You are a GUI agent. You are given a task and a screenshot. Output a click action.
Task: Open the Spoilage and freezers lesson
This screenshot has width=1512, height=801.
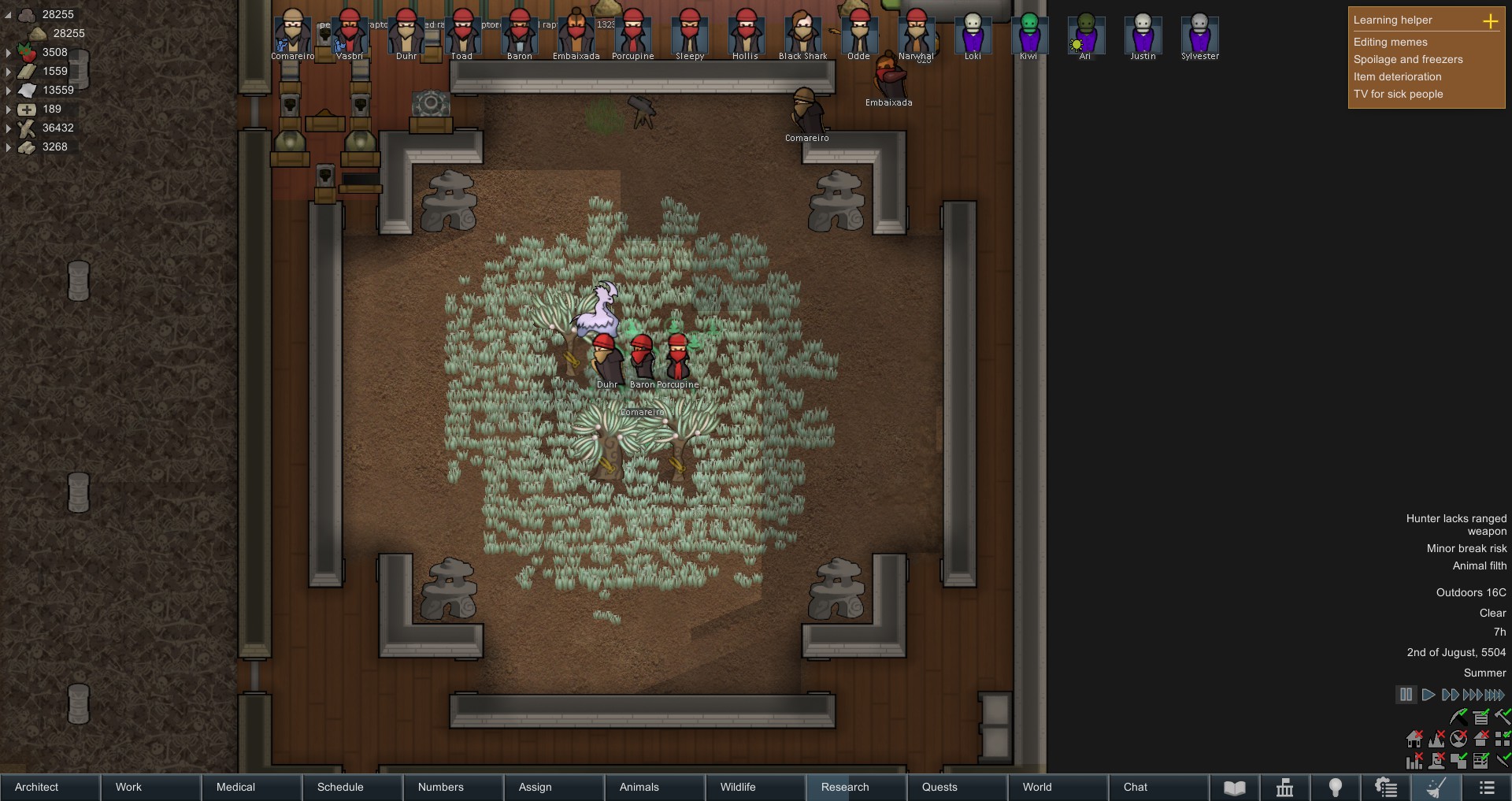pyautogui.click(x=1409, y=59)
